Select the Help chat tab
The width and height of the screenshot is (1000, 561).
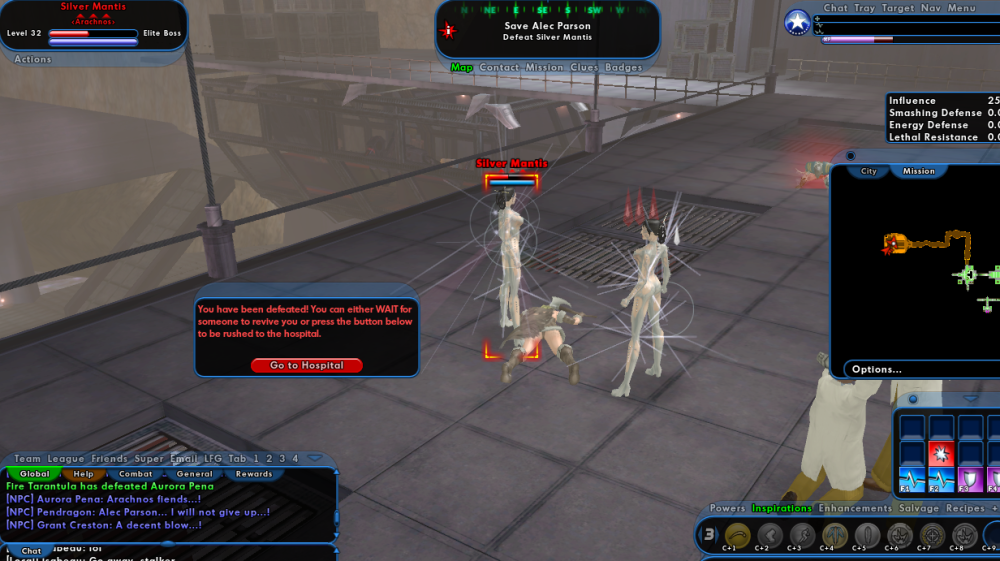(83, 474)
